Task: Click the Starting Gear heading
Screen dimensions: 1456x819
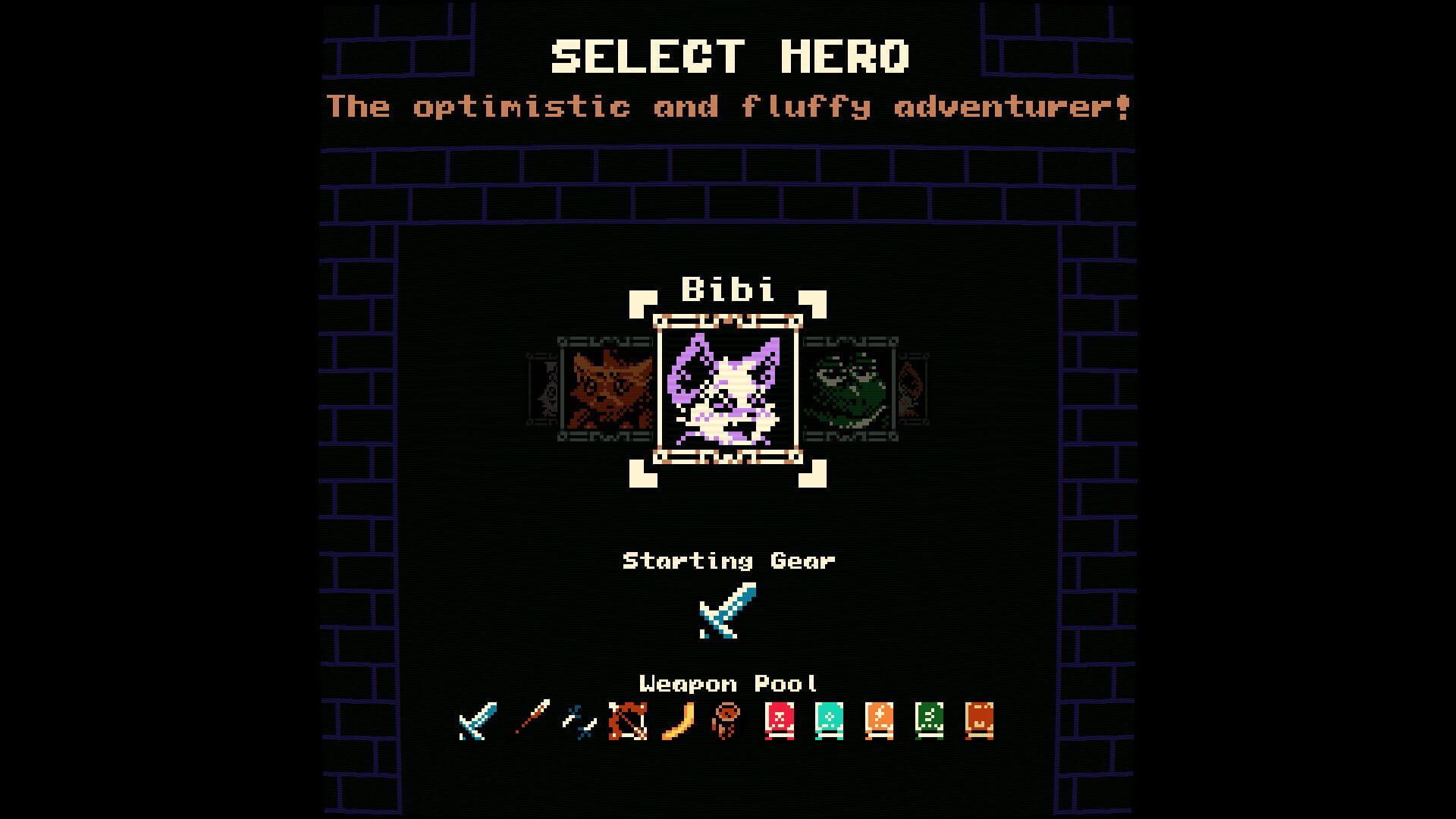Action: (x=728, y=561)
